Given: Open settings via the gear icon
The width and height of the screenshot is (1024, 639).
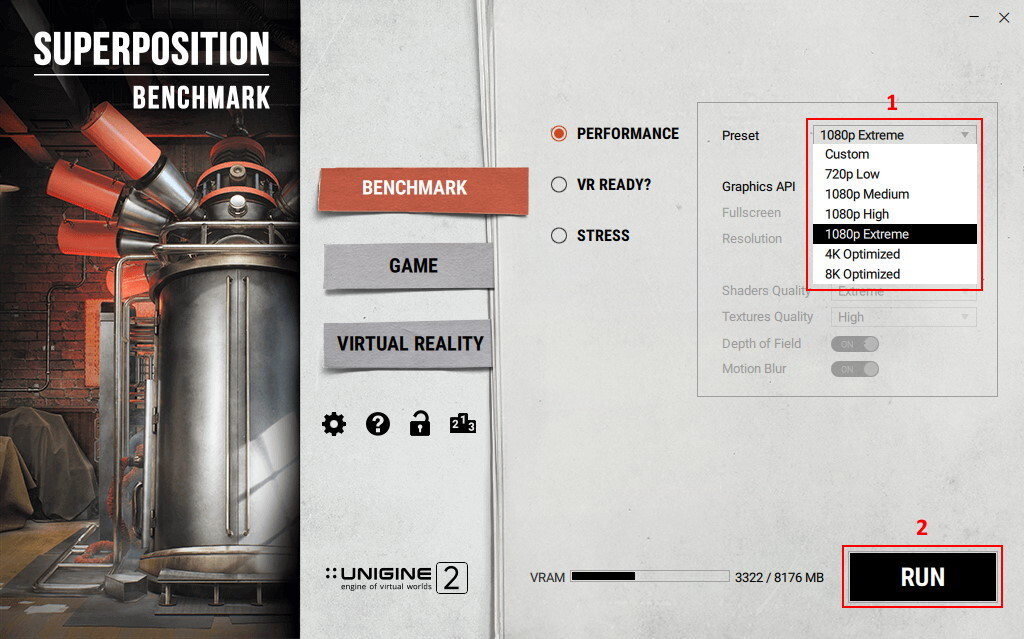Looking at the screenshot, I should (x=334, y=424).
